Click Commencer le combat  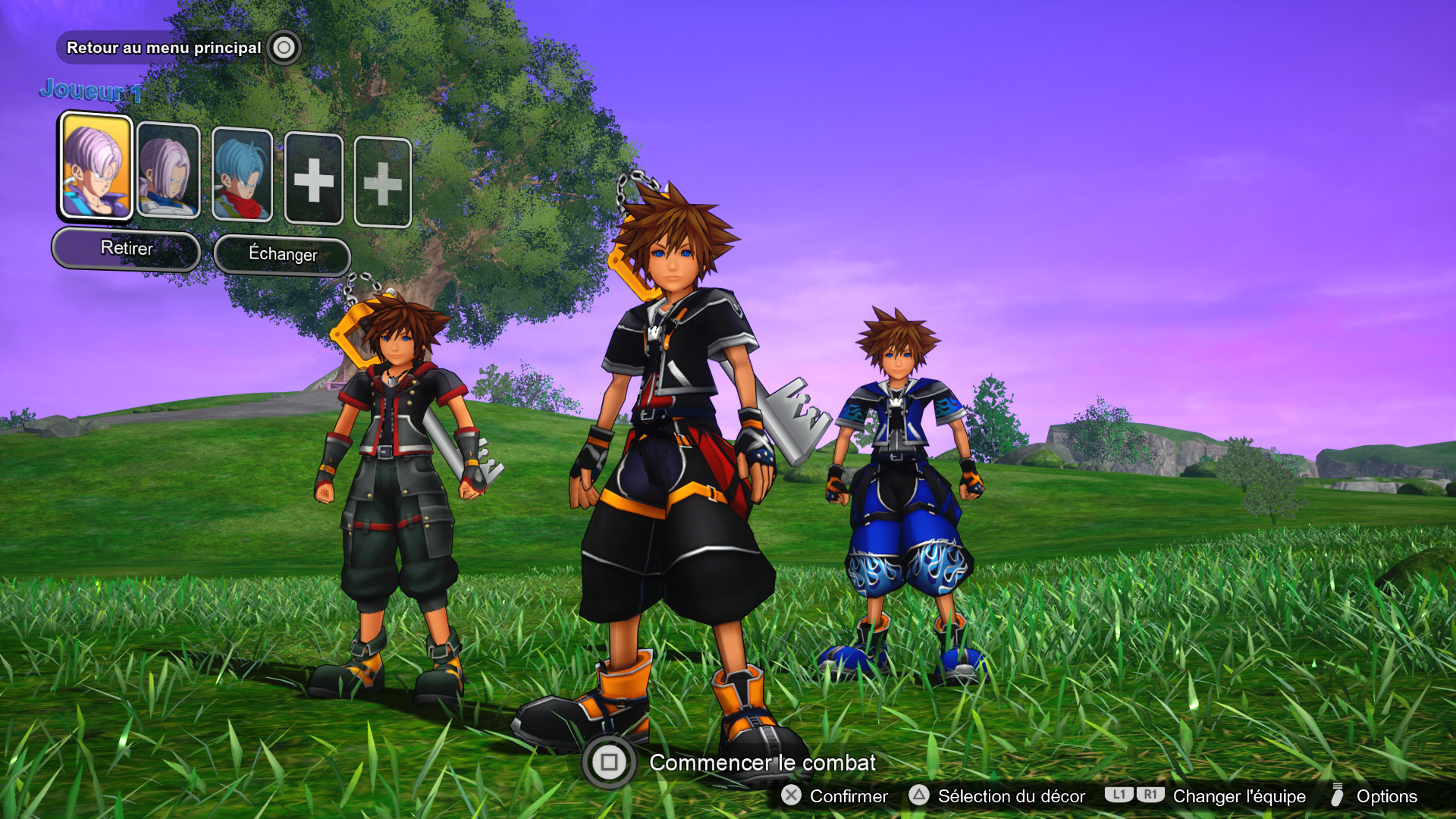pos(762,763)
